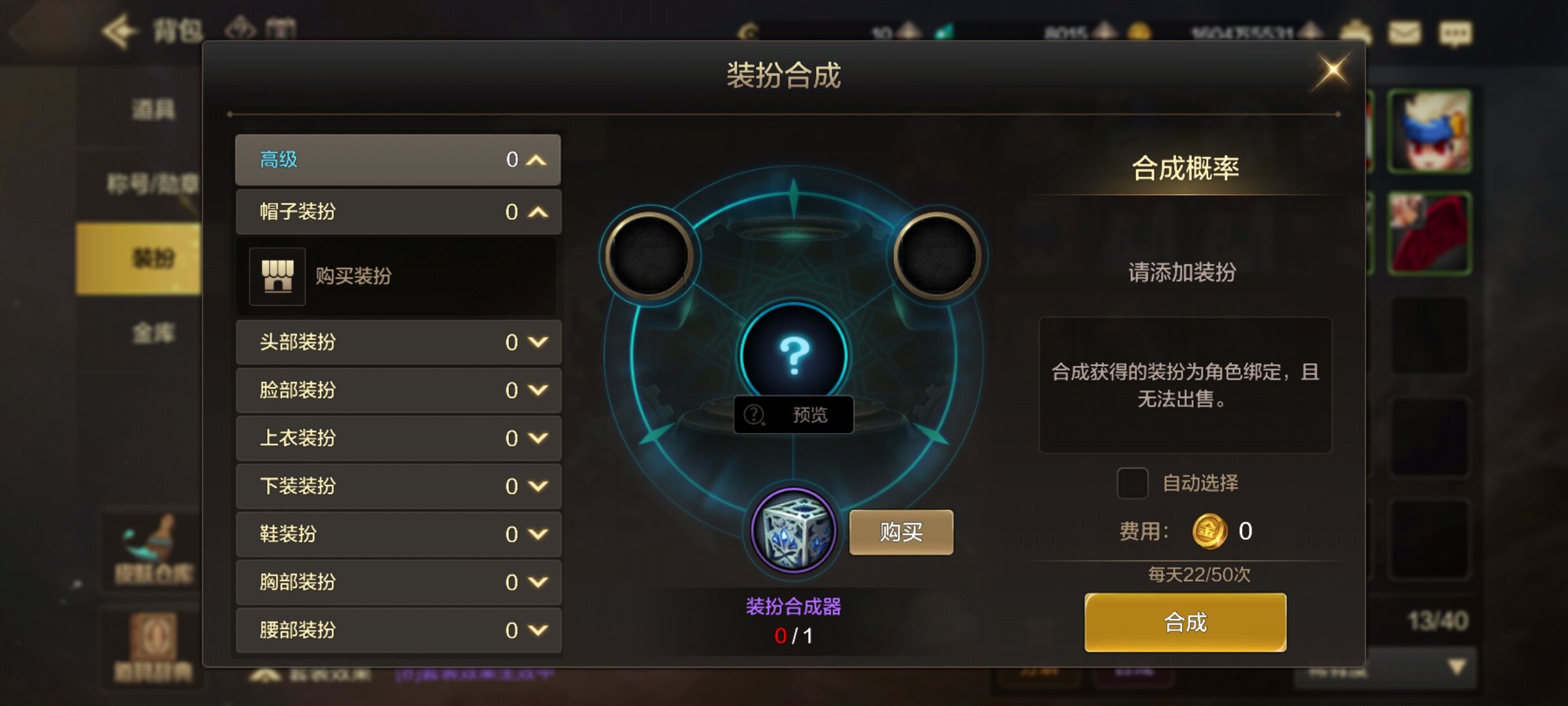Screen dimensions: 1568x706
Task: Buy a 装扮合成器 with 购买
Action: click(901, 533)
